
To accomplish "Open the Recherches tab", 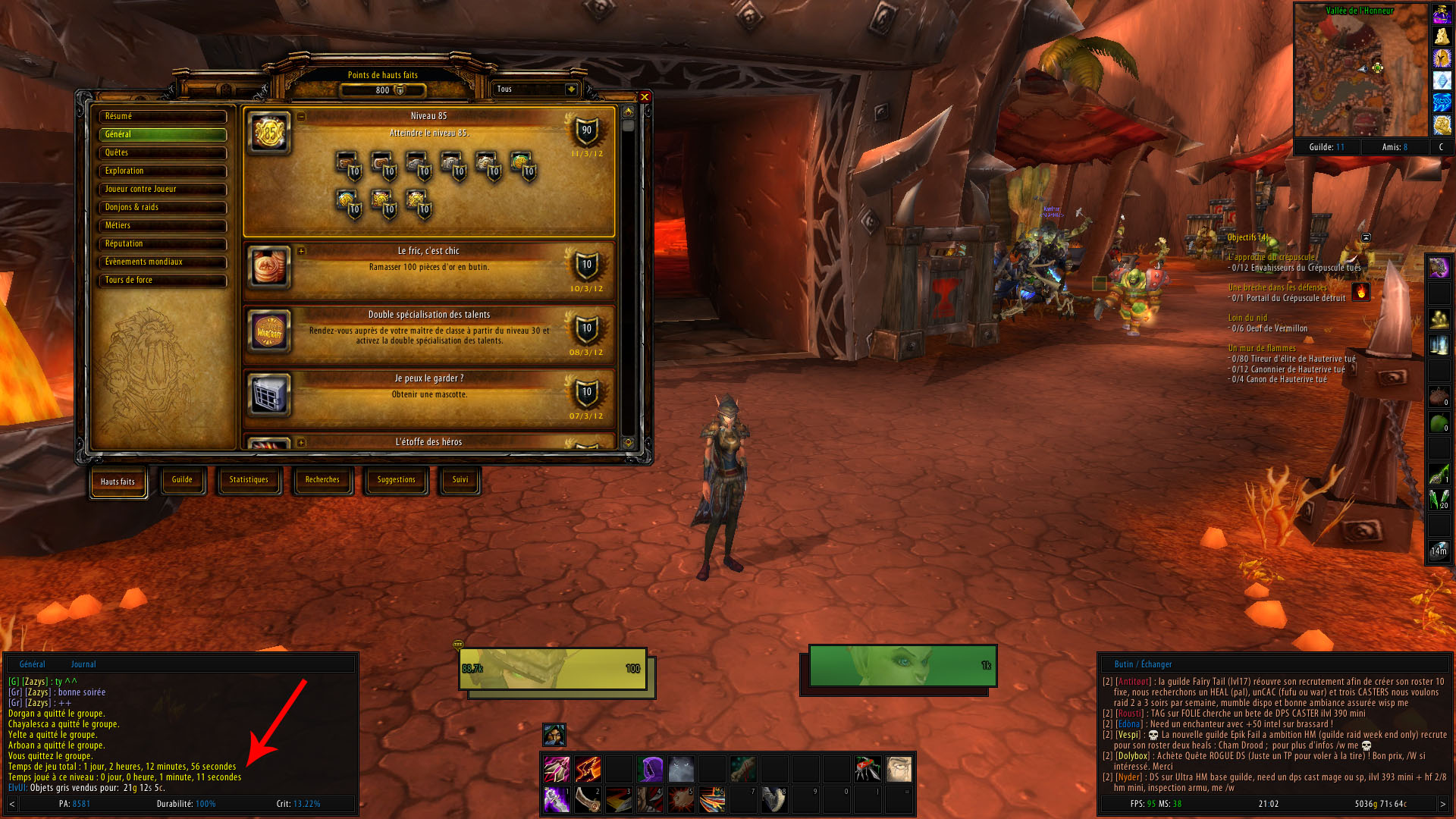I will 322,480.
